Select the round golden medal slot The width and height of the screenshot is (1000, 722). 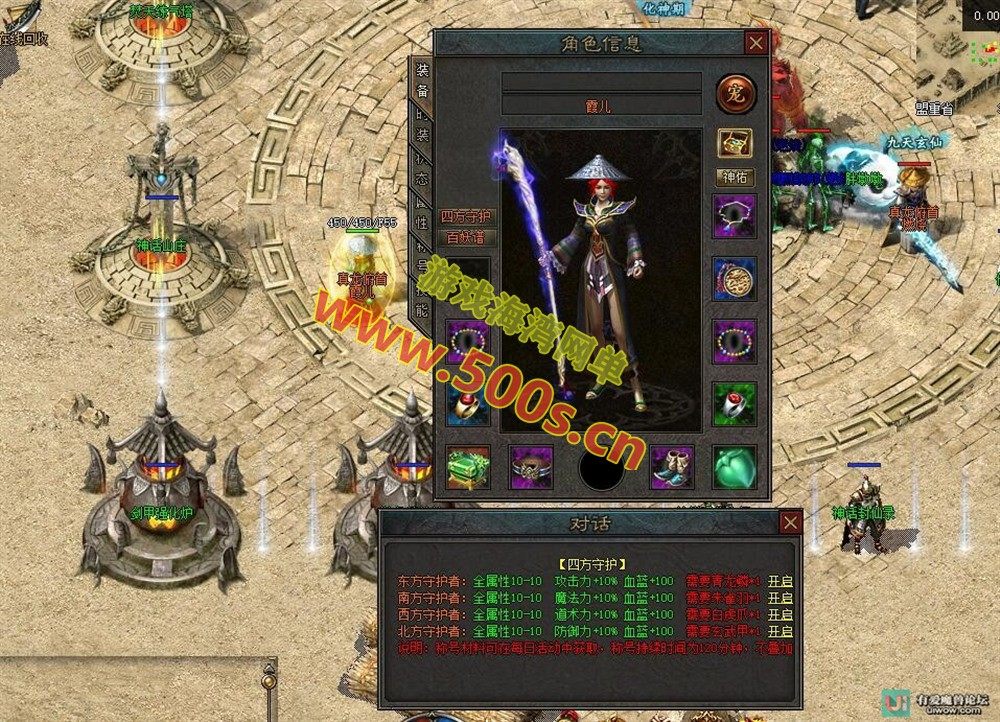coord(734,279)
